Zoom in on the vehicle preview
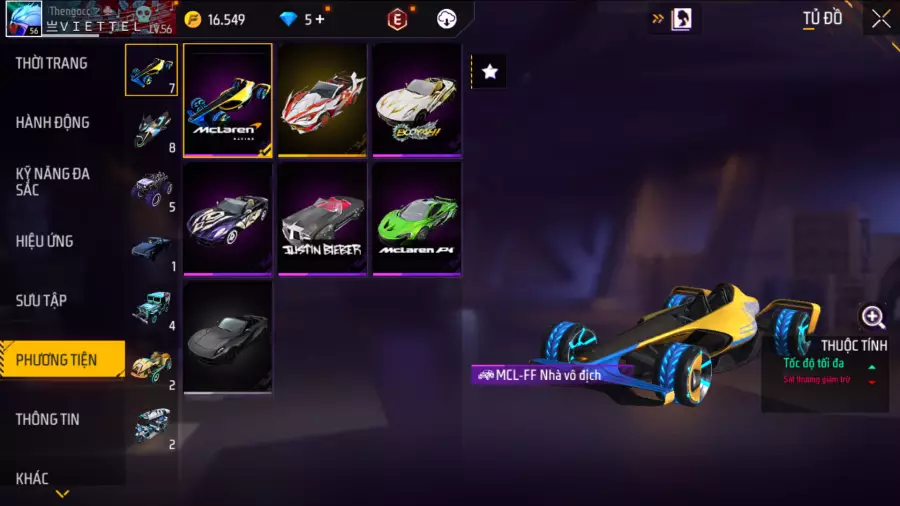This screenshot has width=900, height=506. click(873, 318)
